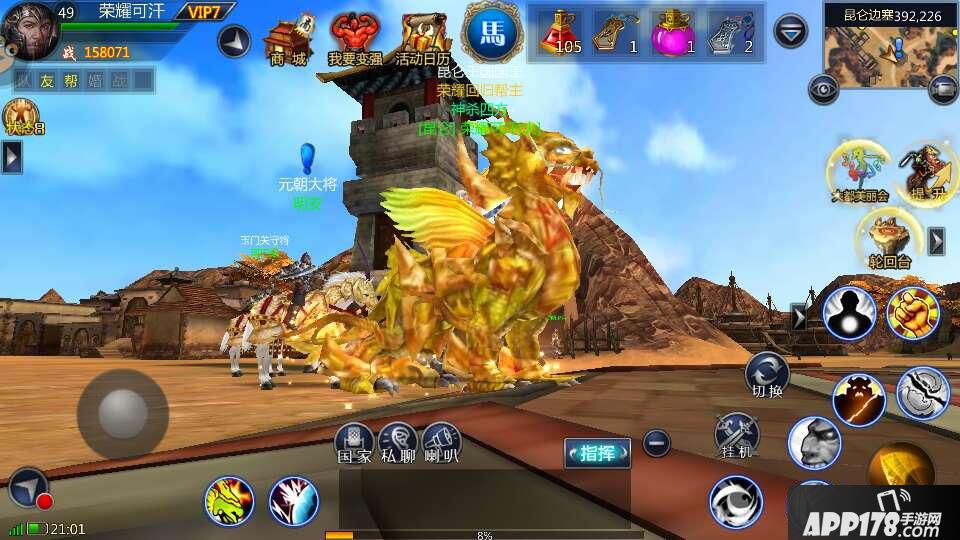This screenshot has width=960, height=540.
Task: Toggle the blue 馬 mount button
Action: (494, 32)
